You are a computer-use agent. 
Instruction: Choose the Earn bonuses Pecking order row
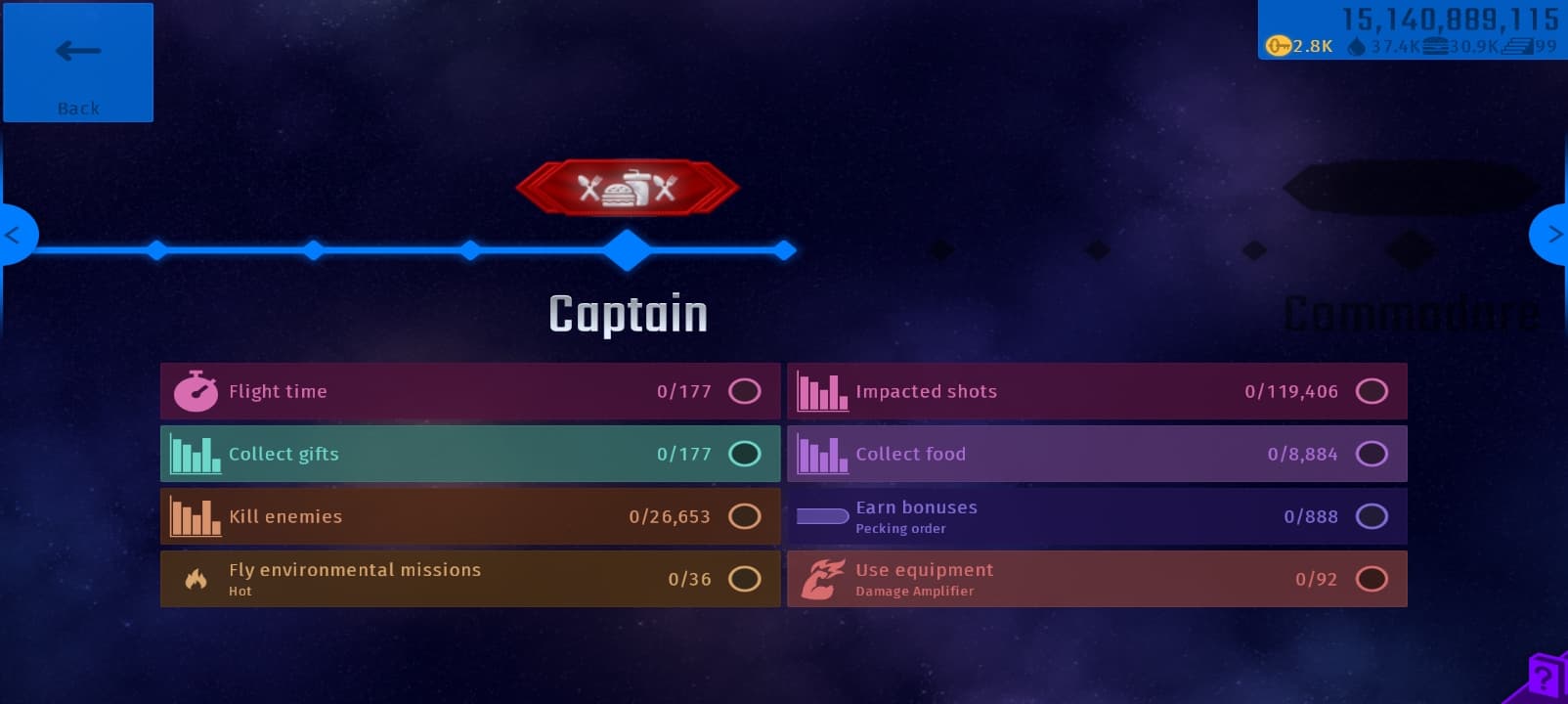(x=1096, y=516)
